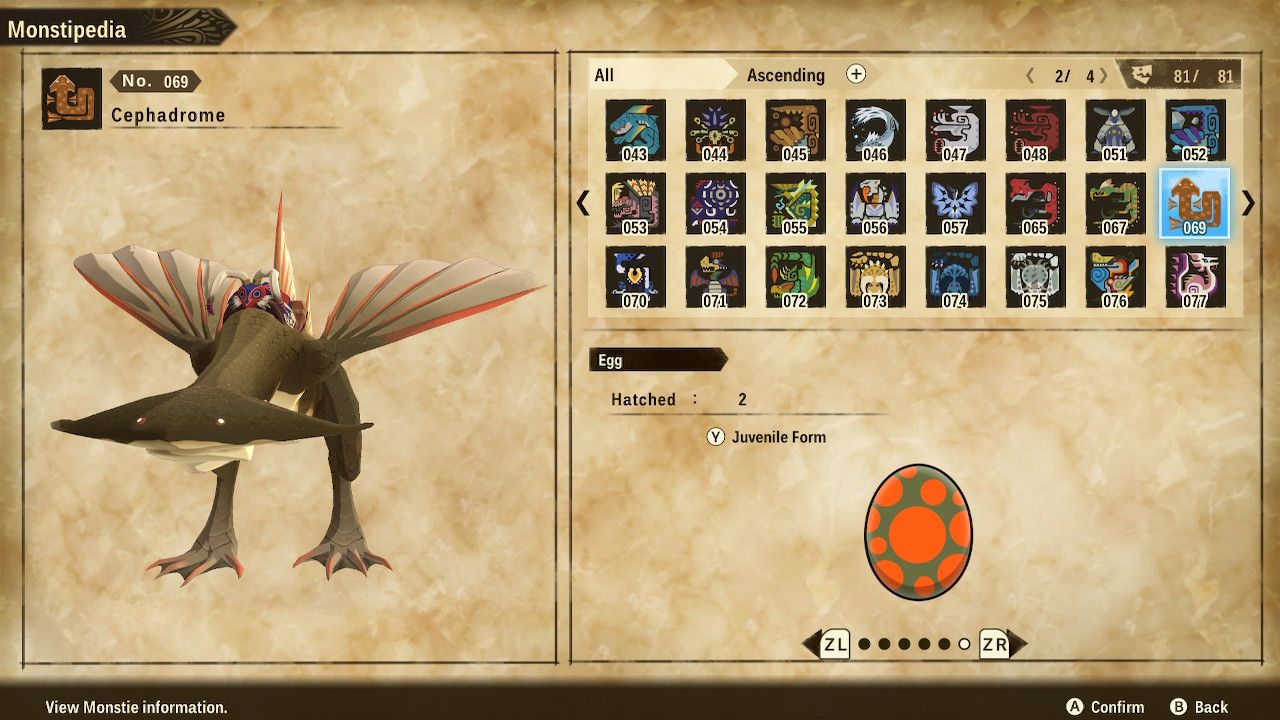Open the Ascending sort dropdown

786,75
